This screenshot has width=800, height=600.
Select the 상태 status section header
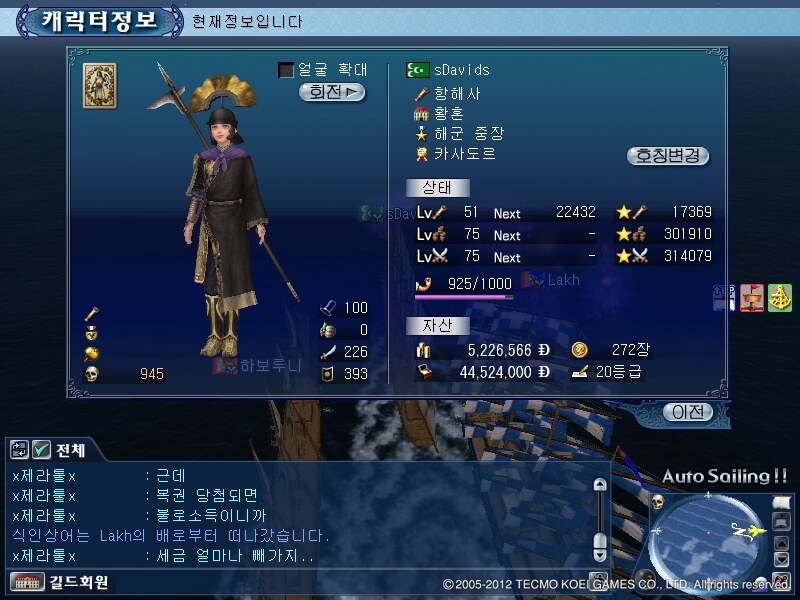pyautogui.click(x=438, y=188)
